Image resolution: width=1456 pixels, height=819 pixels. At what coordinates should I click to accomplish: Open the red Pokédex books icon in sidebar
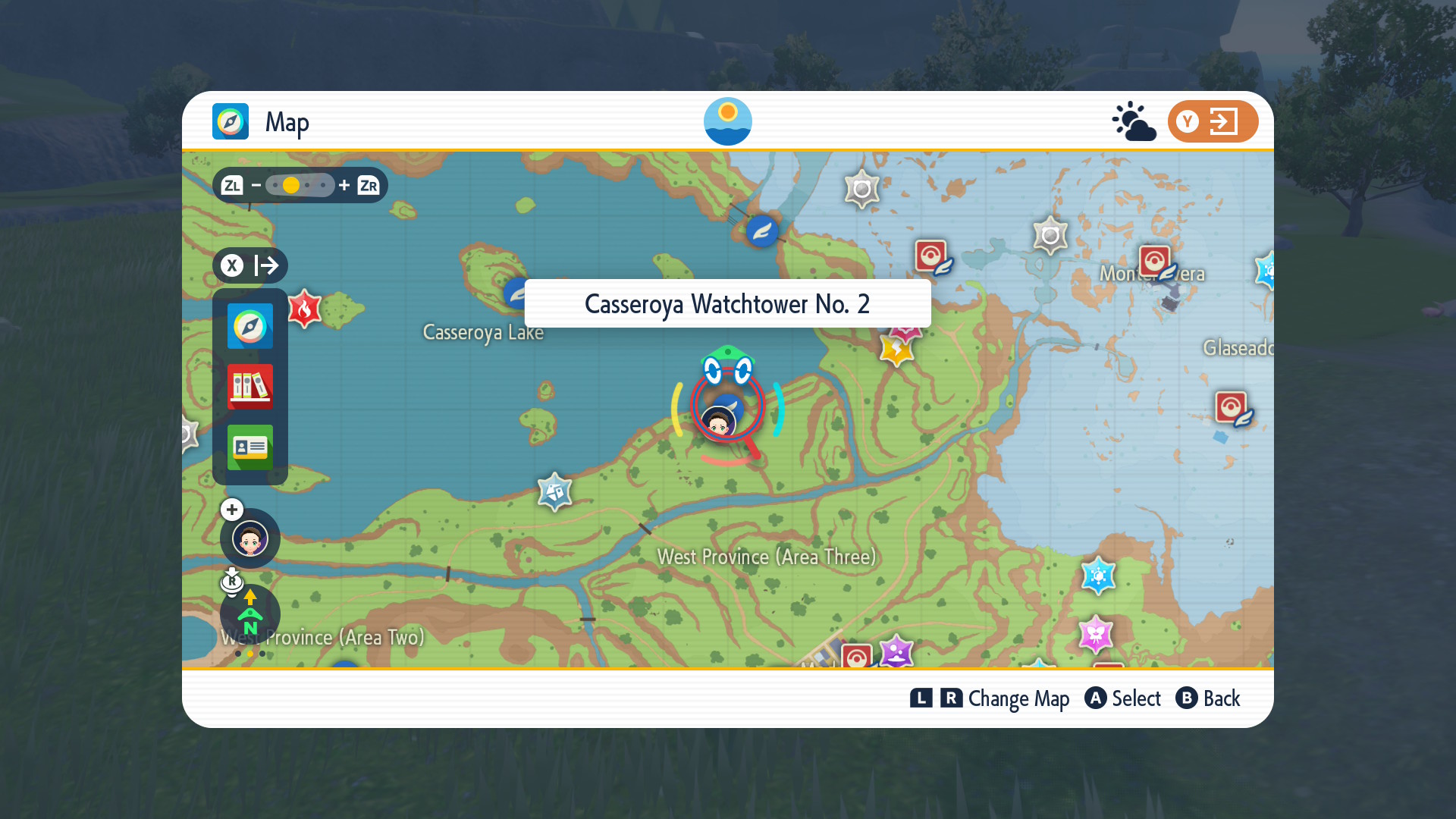(x=249, y=387)
